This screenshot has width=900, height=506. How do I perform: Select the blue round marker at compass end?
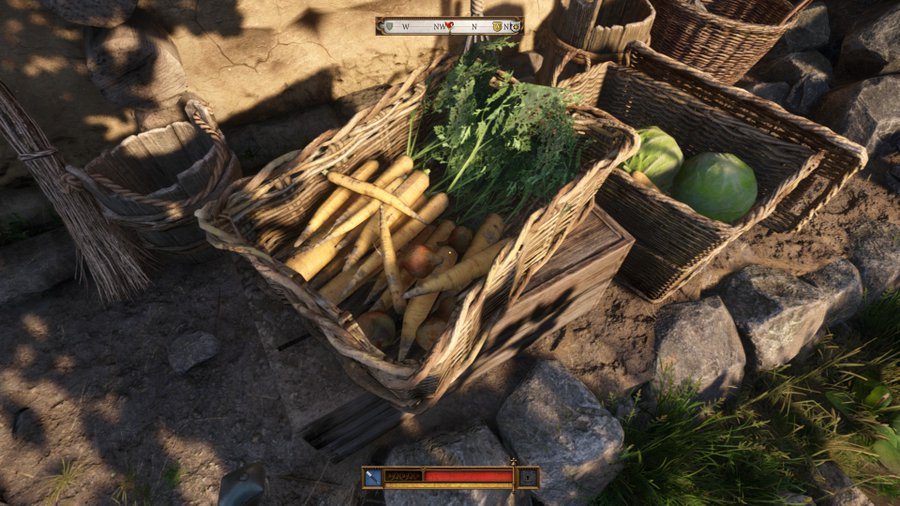[x=516, y=26]
